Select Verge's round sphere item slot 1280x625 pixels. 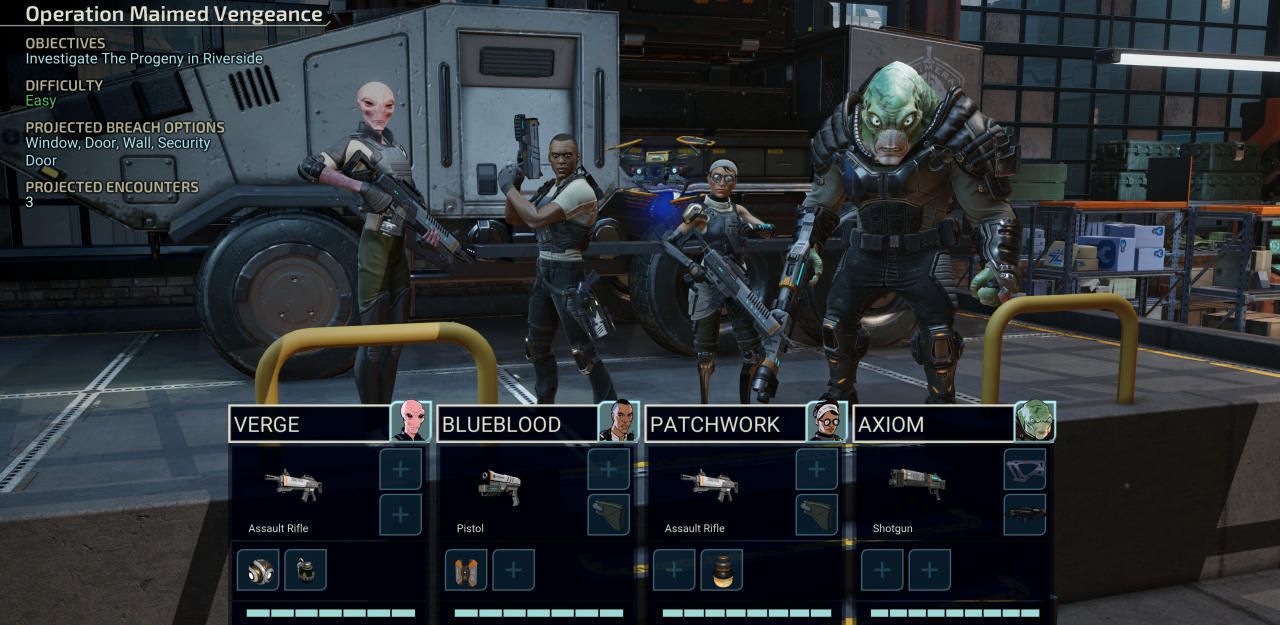(x=258, y=570)
